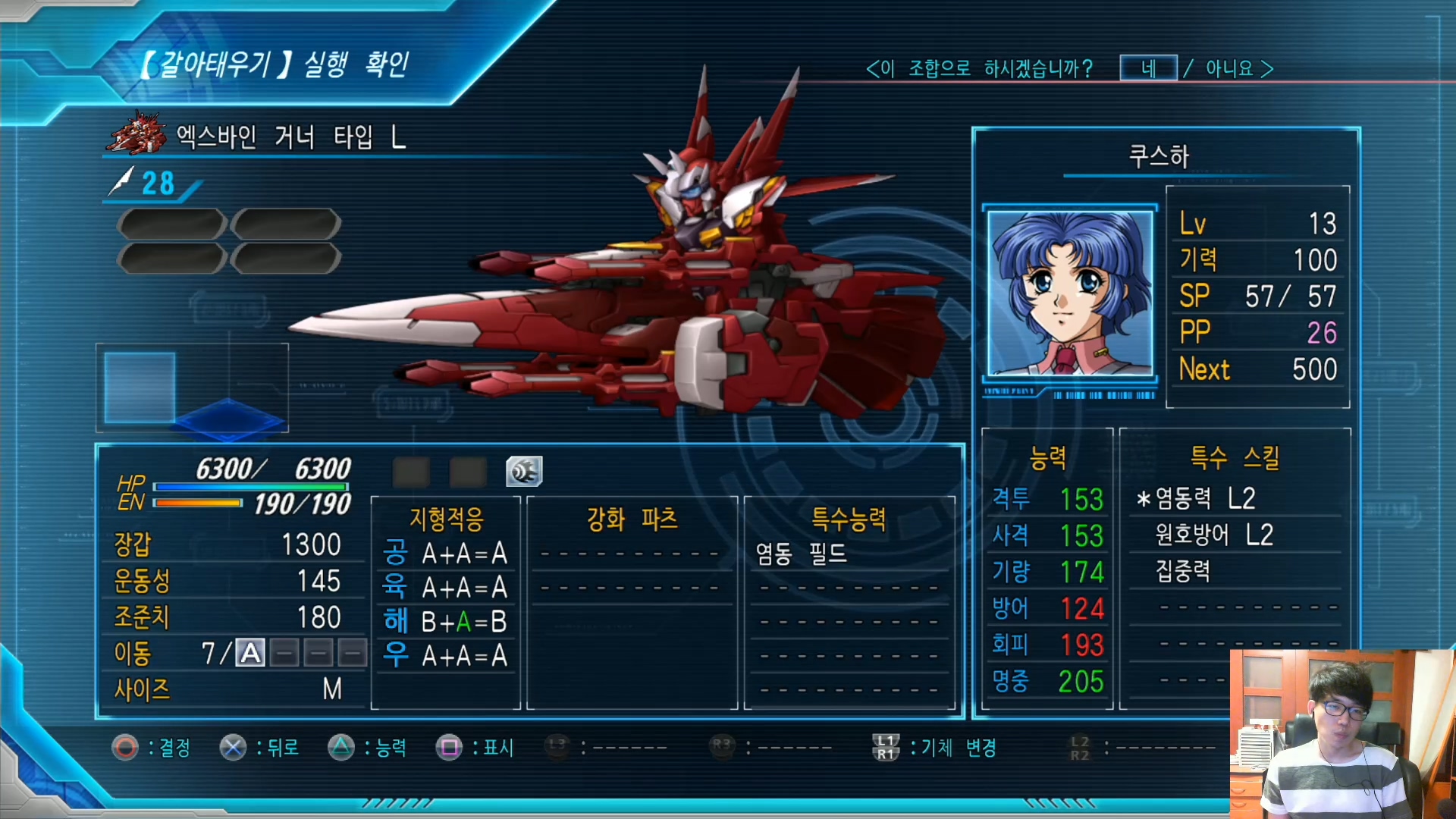
Task: Click the movement type A tile
Action: coord(250,653)
